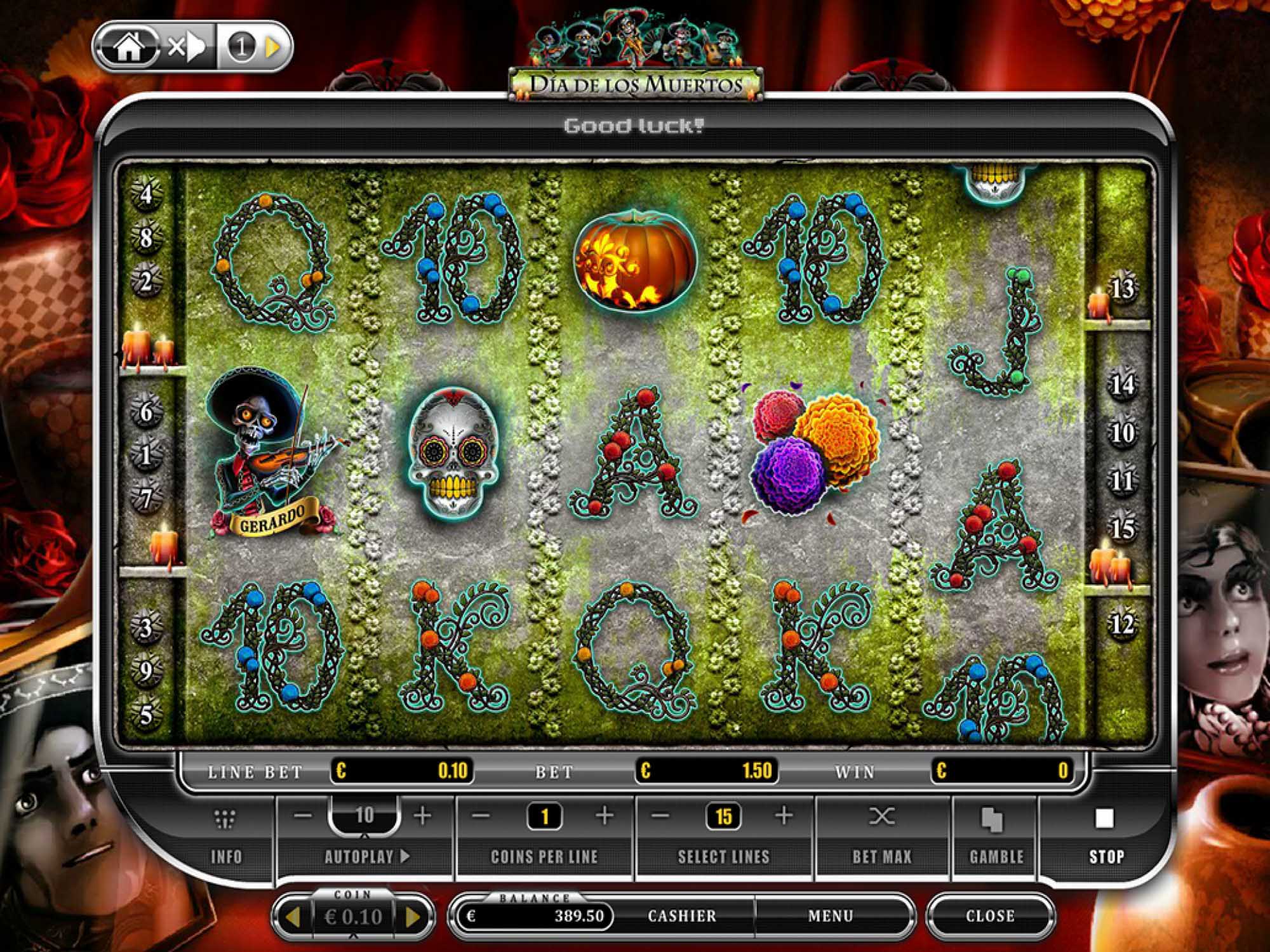Raise the coin value with right arrow

coord(413,916)
